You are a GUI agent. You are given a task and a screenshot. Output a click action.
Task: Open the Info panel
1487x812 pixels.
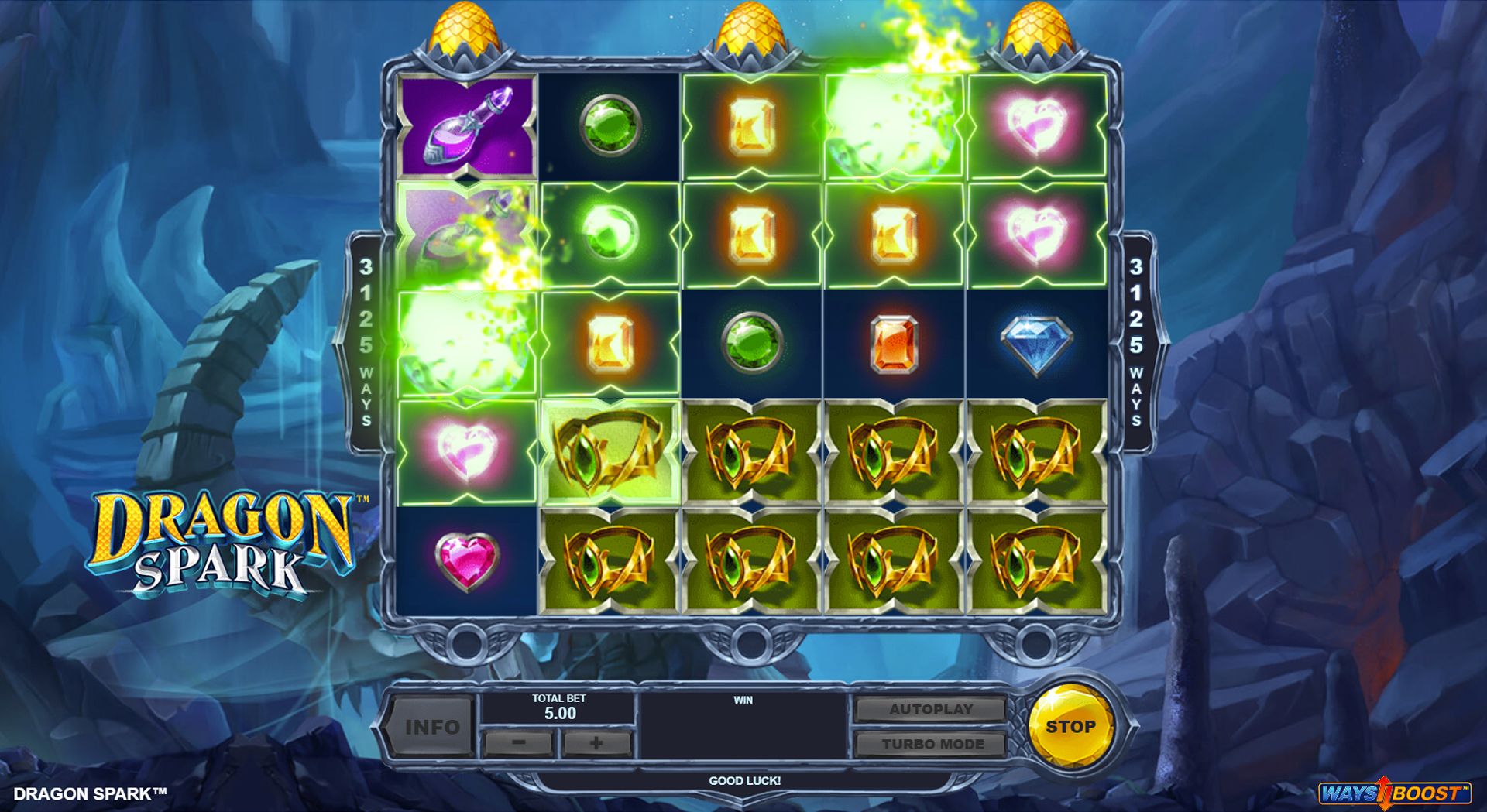point(434,726)
